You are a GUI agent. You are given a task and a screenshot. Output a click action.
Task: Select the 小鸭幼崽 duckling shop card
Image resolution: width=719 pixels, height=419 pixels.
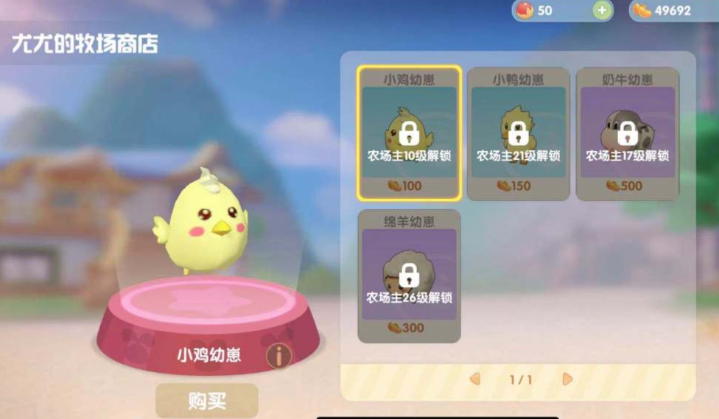pyautogui.click(x=517, y=133)
